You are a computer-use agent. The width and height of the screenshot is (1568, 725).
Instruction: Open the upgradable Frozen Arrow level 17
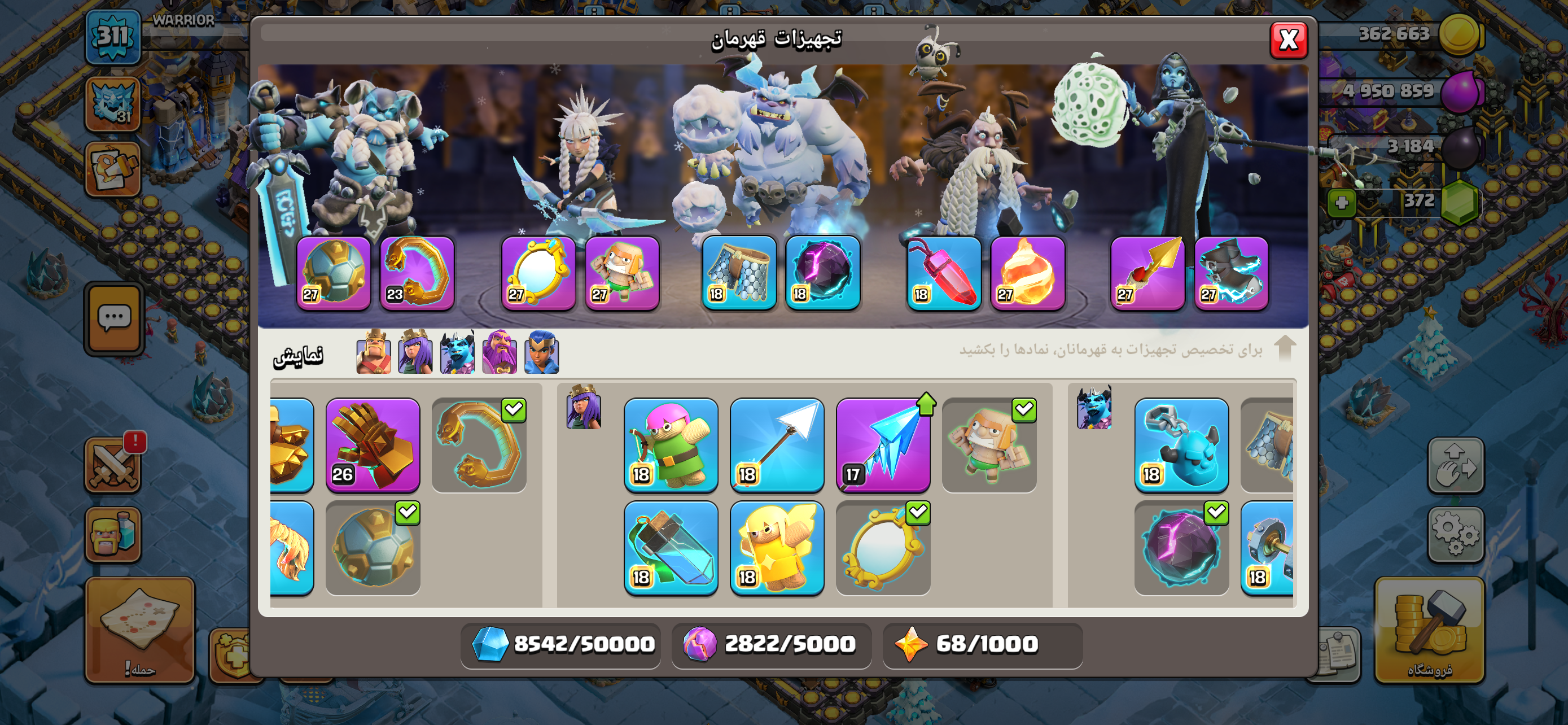(x=883, y=445)
